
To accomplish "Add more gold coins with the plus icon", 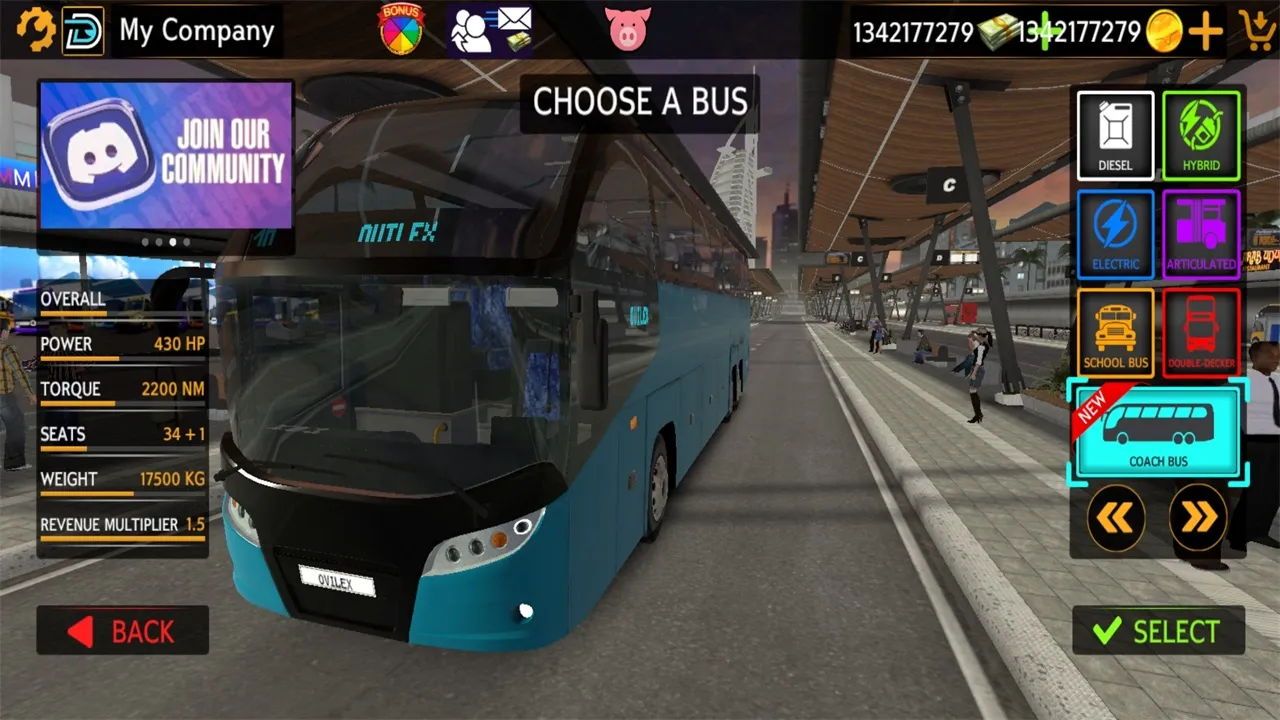I will pos(1205,31).
